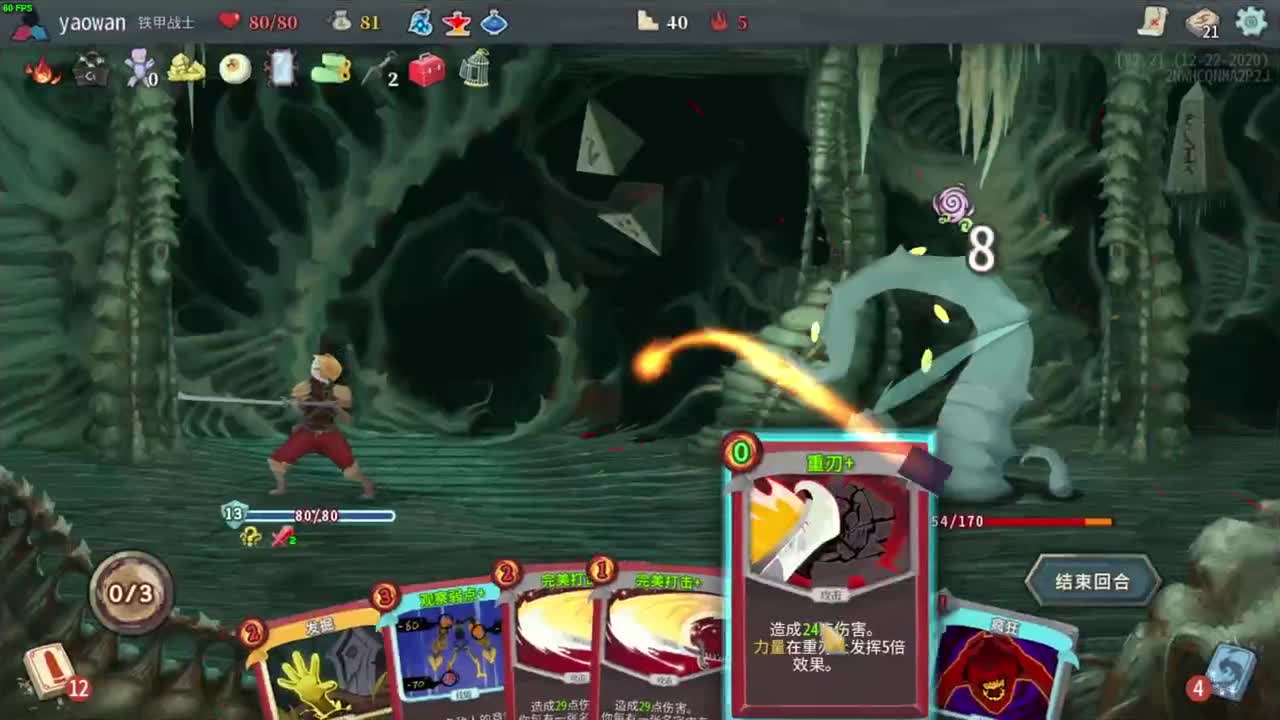Open the settings gear menu

pos(1251,21)
